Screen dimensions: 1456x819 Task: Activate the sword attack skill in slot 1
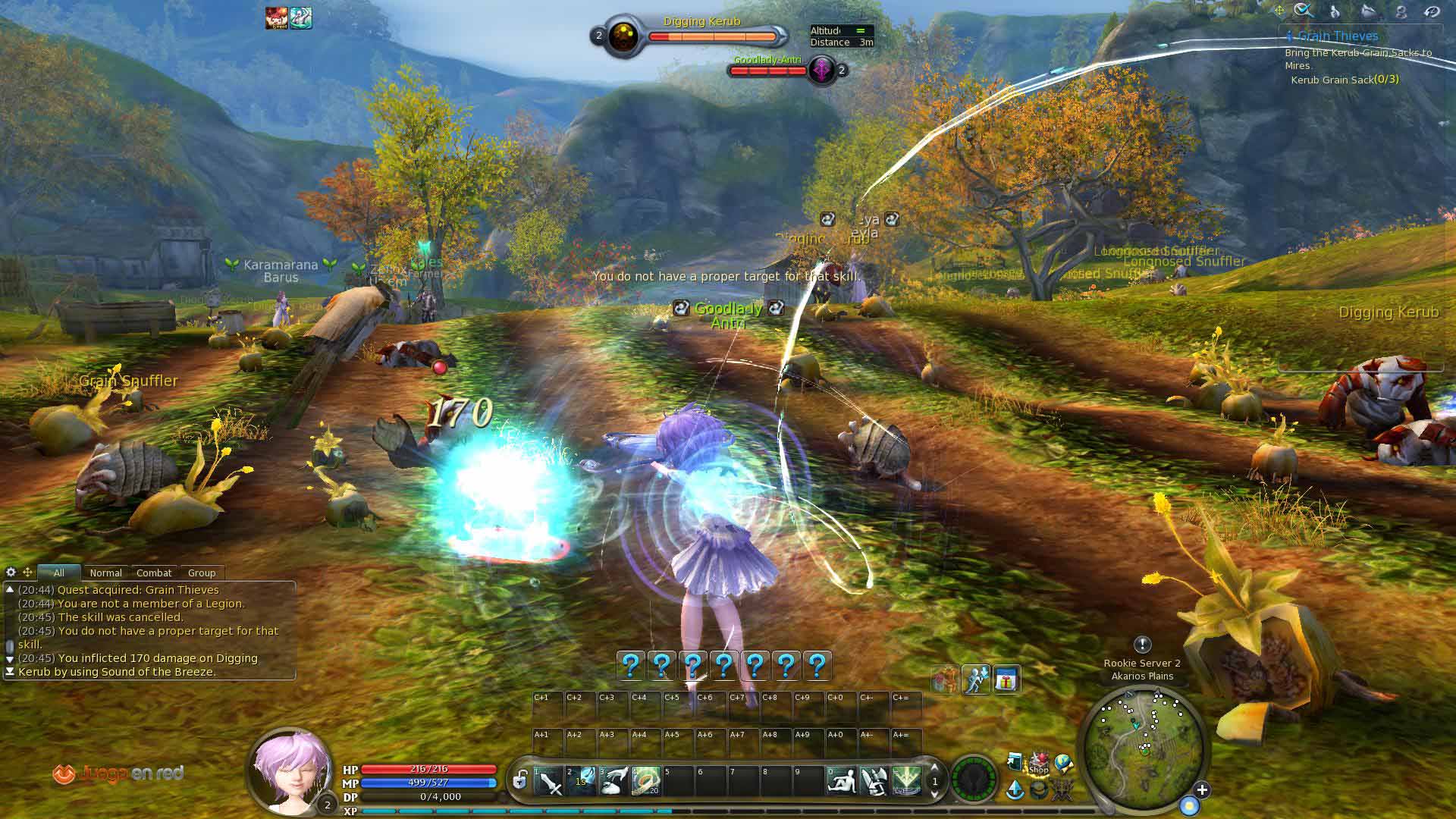[549, 781]
